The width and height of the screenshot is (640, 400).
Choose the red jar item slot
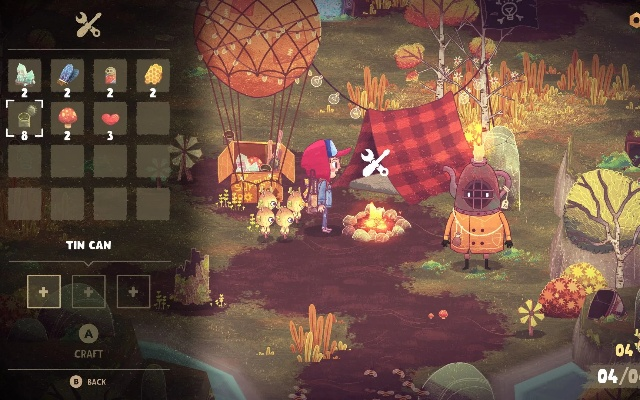111,75
